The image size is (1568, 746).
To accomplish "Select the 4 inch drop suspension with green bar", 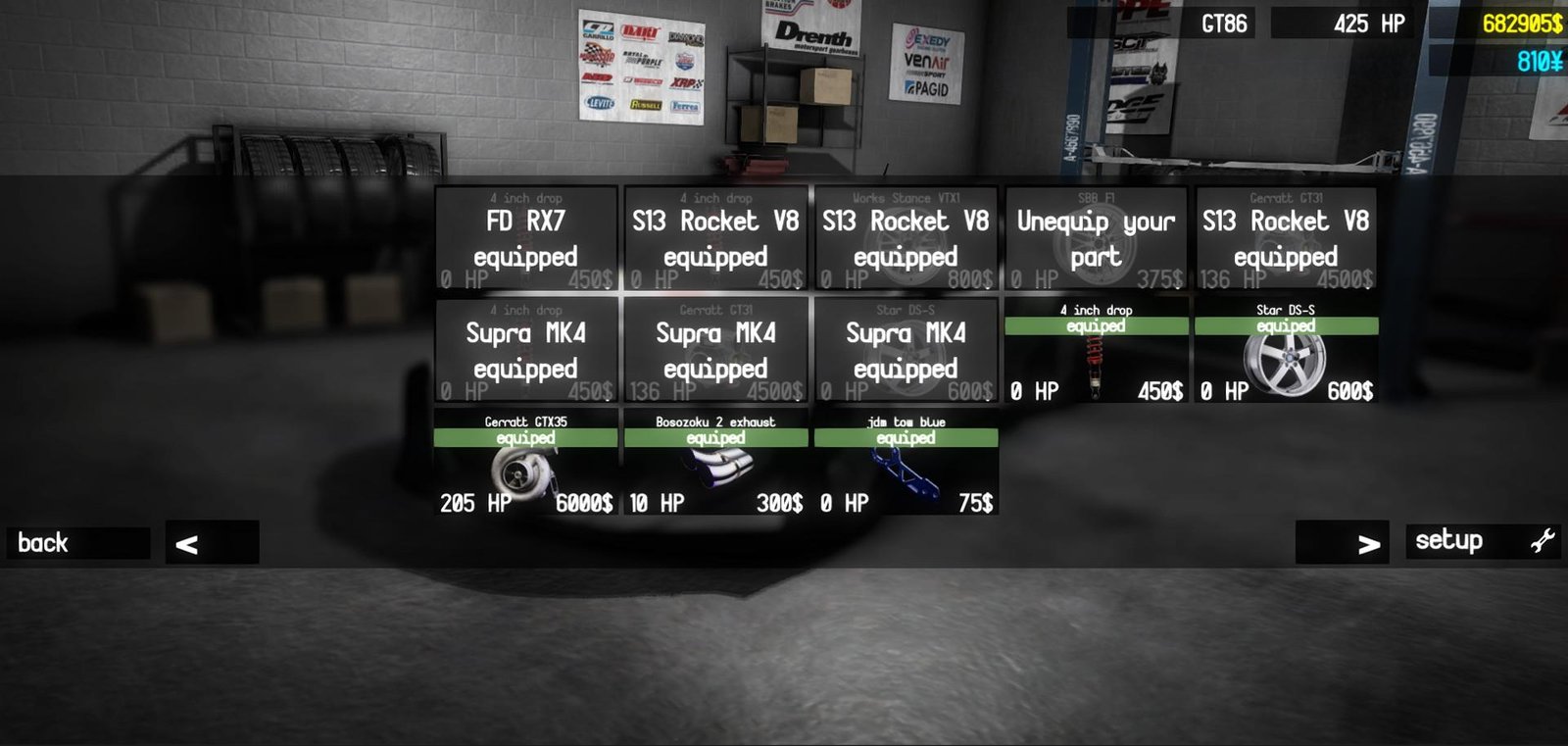I will click(x=1096, y=351).
